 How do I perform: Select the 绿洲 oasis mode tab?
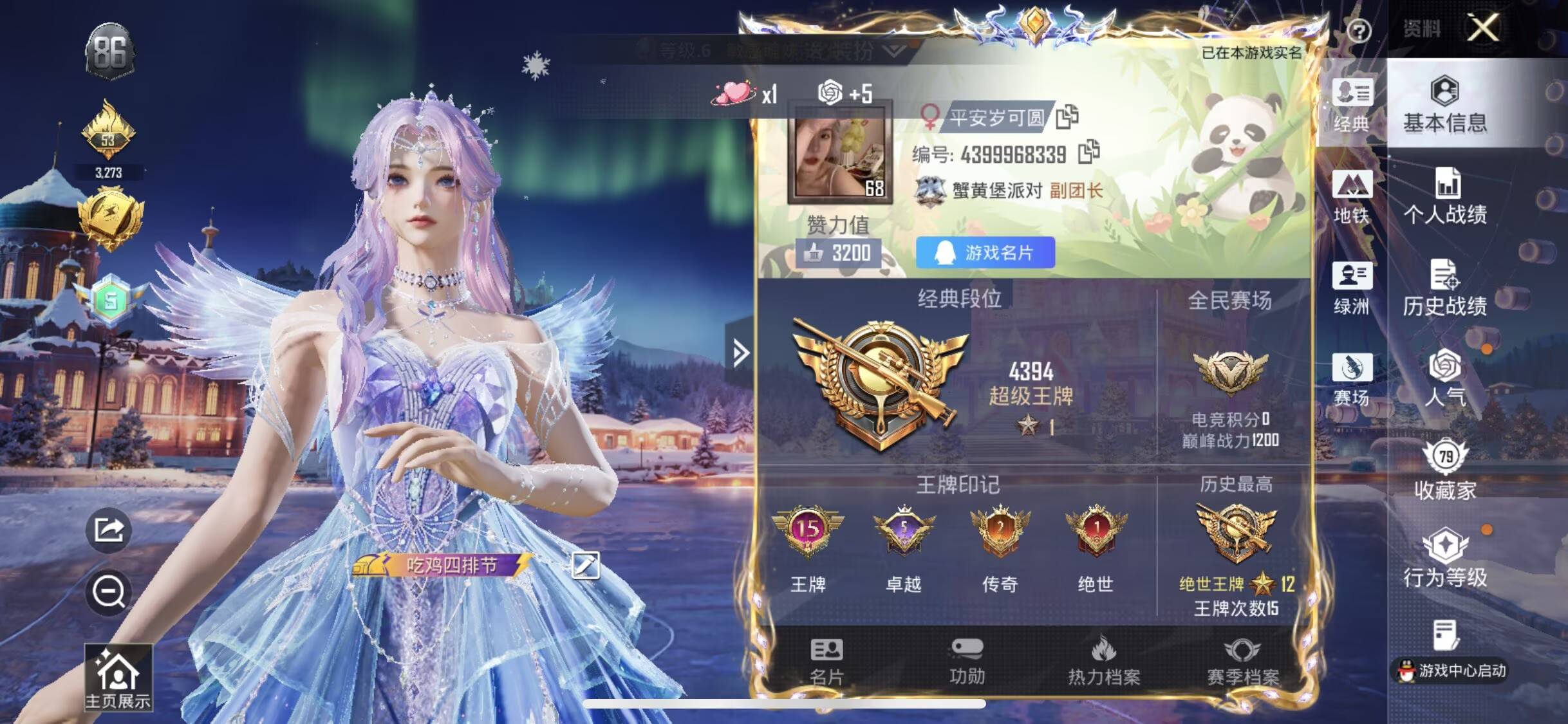1351,289
